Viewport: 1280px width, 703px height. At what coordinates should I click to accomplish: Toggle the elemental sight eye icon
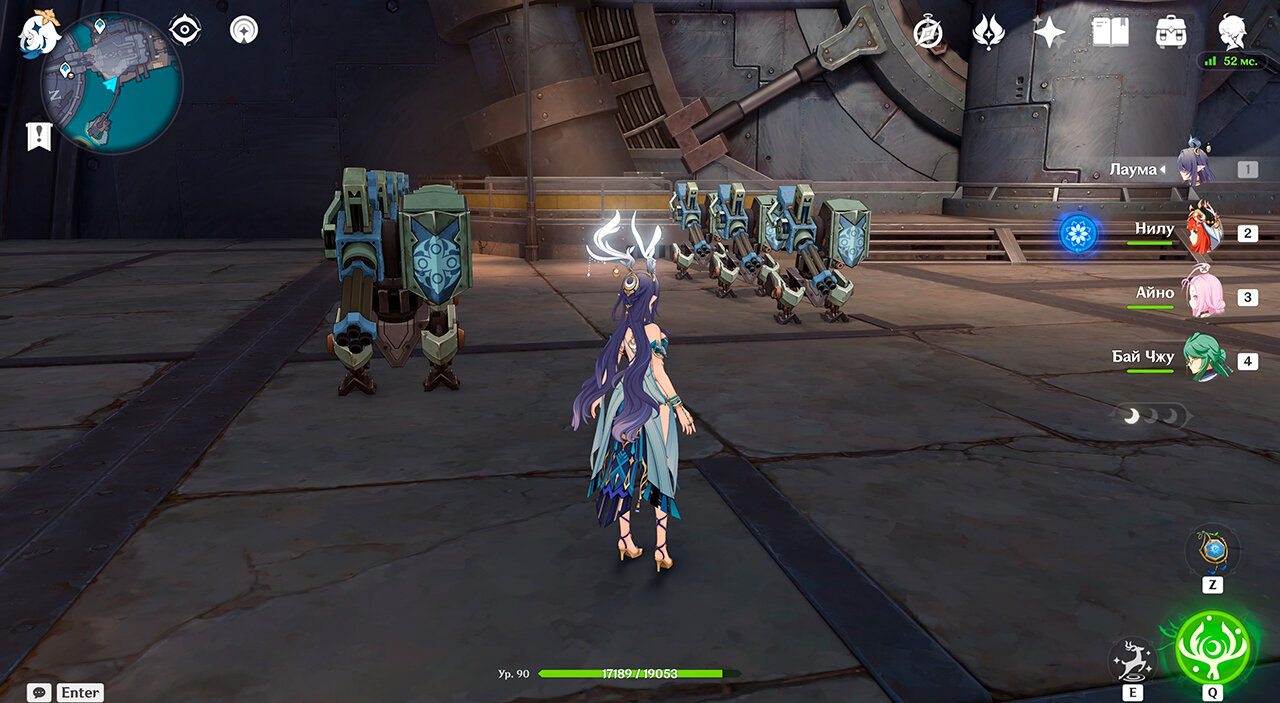[x=184, y=30]
